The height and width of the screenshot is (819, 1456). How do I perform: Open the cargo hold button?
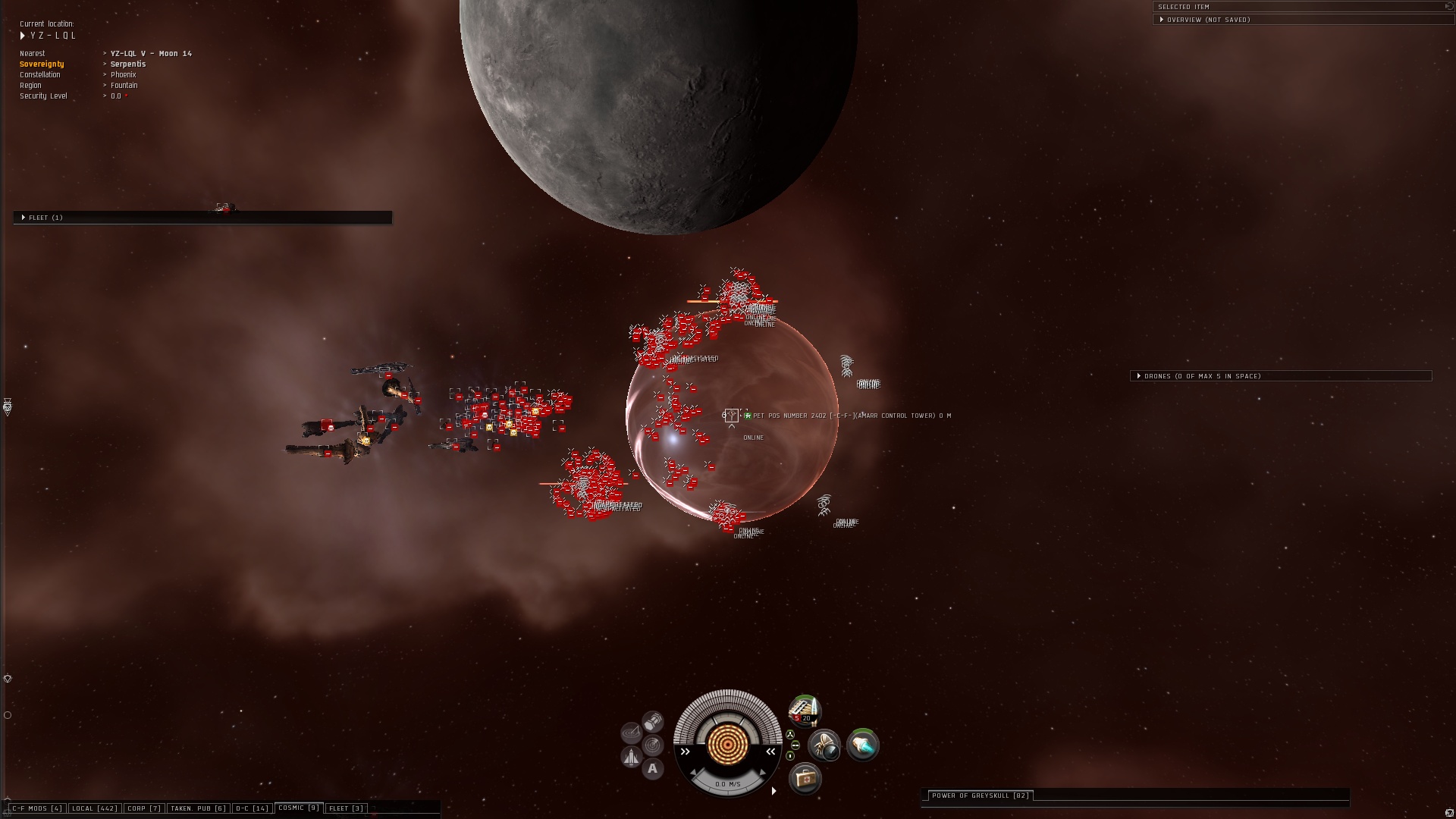click(653, 721)
